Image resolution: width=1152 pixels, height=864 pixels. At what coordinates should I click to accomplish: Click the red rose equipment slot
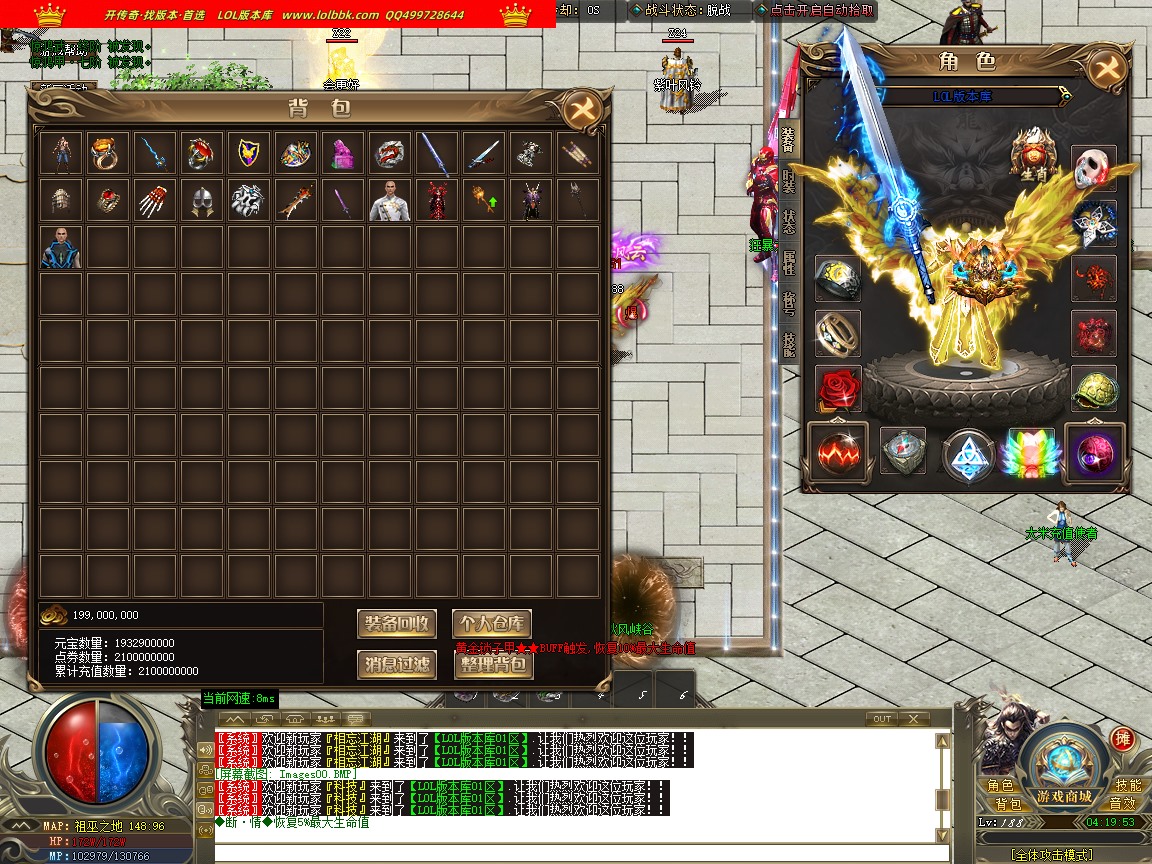coord(838,388)
